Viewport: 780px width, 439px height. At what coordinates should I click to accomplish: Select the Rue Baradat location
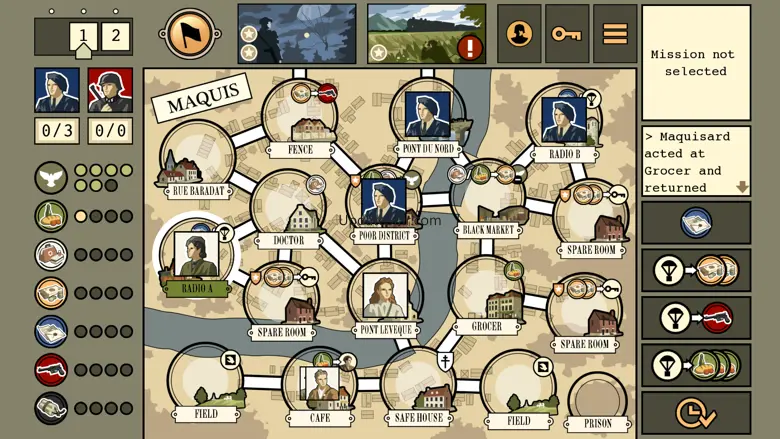pos(196,160)
